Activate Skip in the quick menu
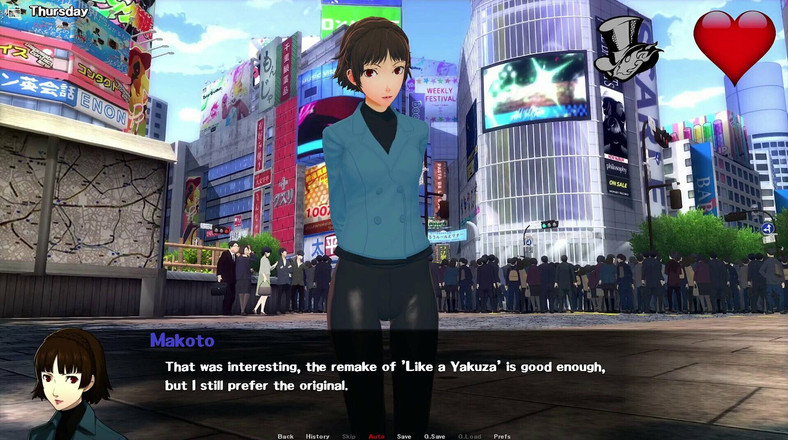The height and width of the screenshot is (440, 788). coord(348,436)
